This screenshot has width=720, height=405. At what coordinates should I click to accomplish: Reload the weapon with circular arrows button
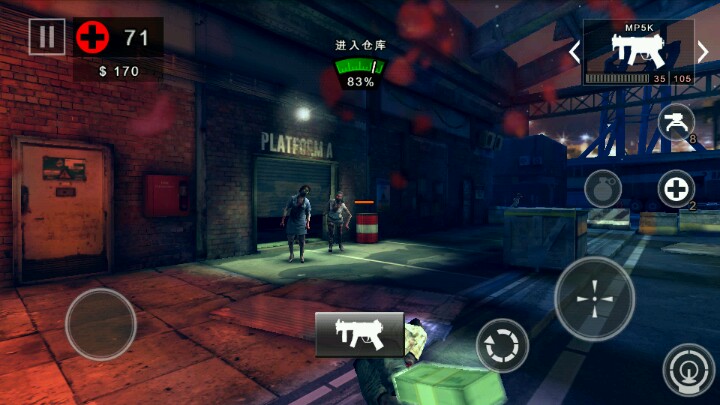[x=502, y=346]
